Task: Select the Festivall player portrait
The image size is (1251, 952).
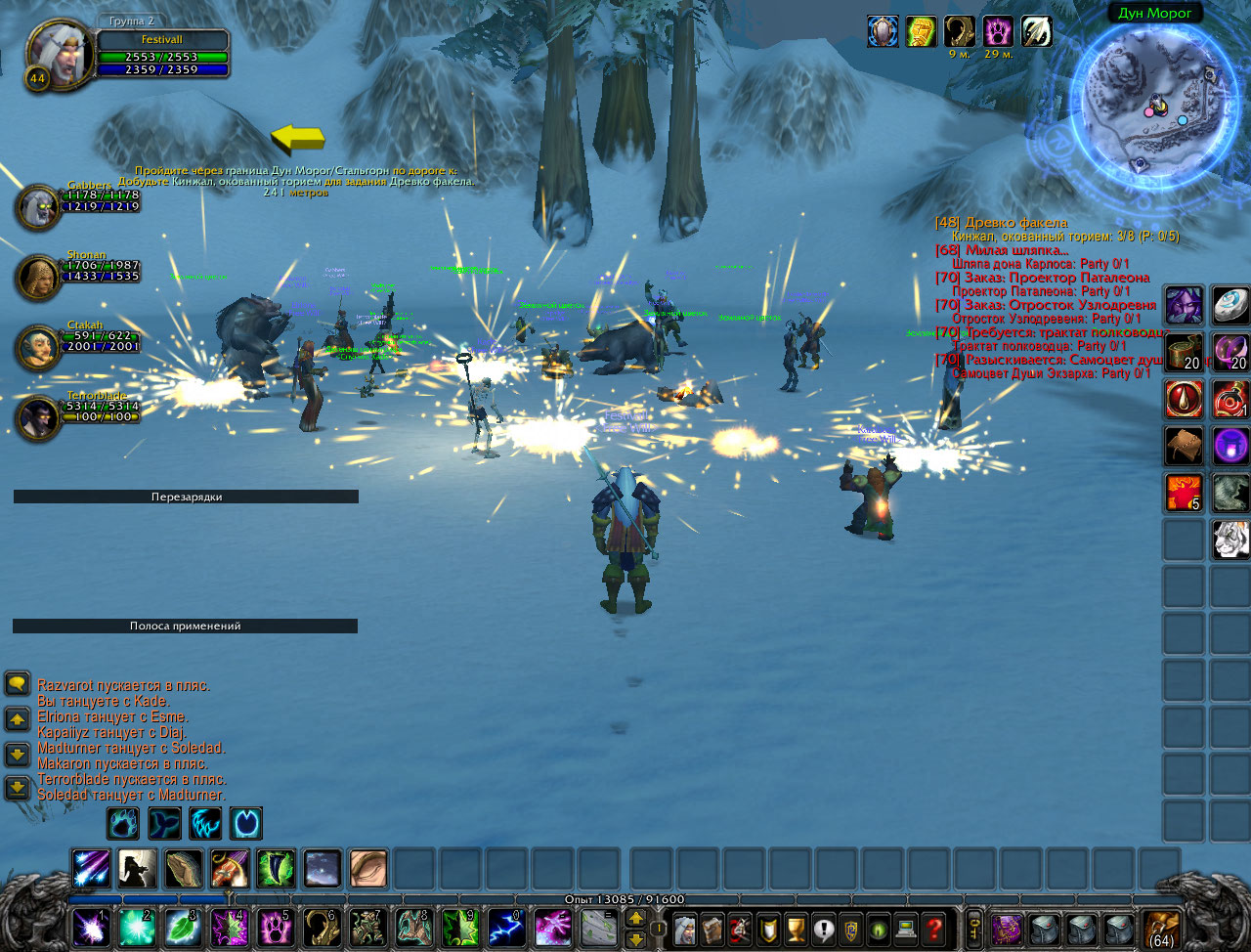Action: (59, 52)
